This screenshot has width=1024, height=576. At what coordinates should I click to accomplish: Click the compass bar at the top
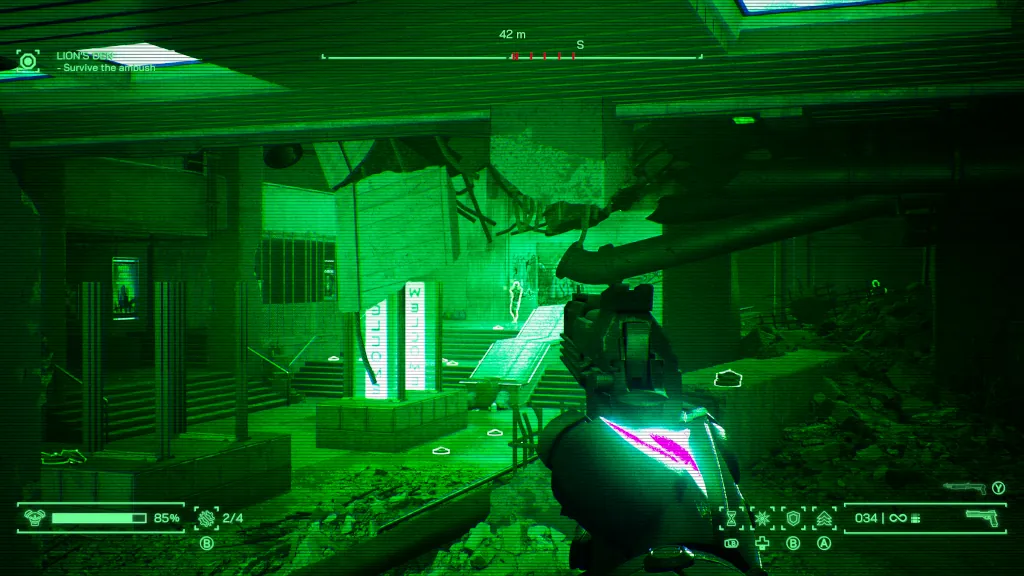point(511,57)
